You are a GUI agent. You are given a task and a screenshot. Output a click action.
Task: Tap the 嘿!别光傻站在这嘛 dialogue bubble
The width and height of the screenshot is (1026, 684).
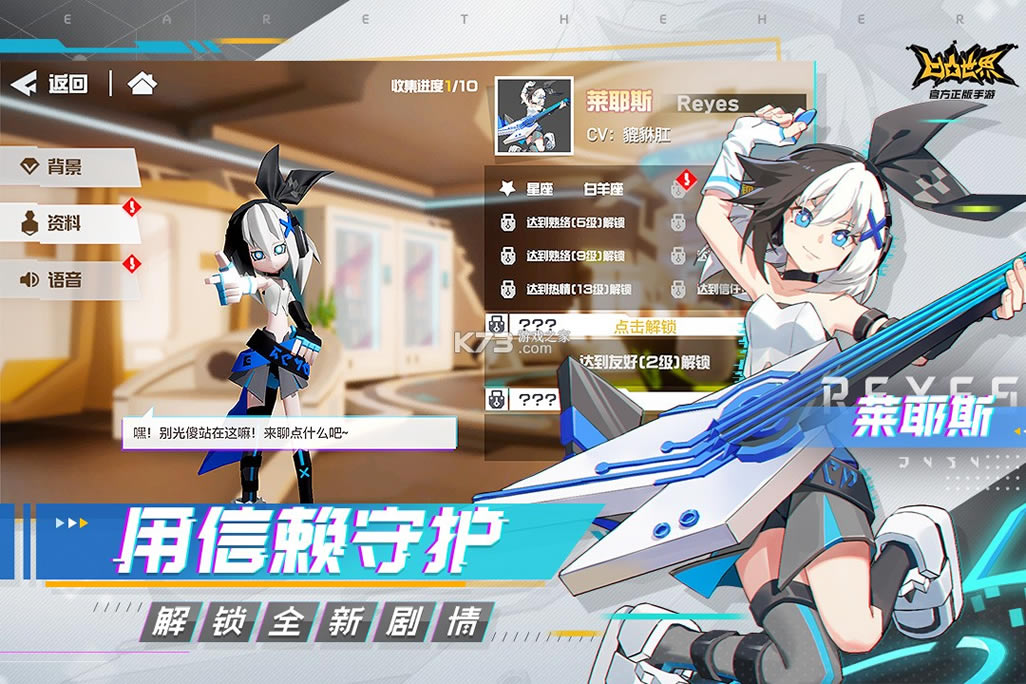[x=290, y=432]
